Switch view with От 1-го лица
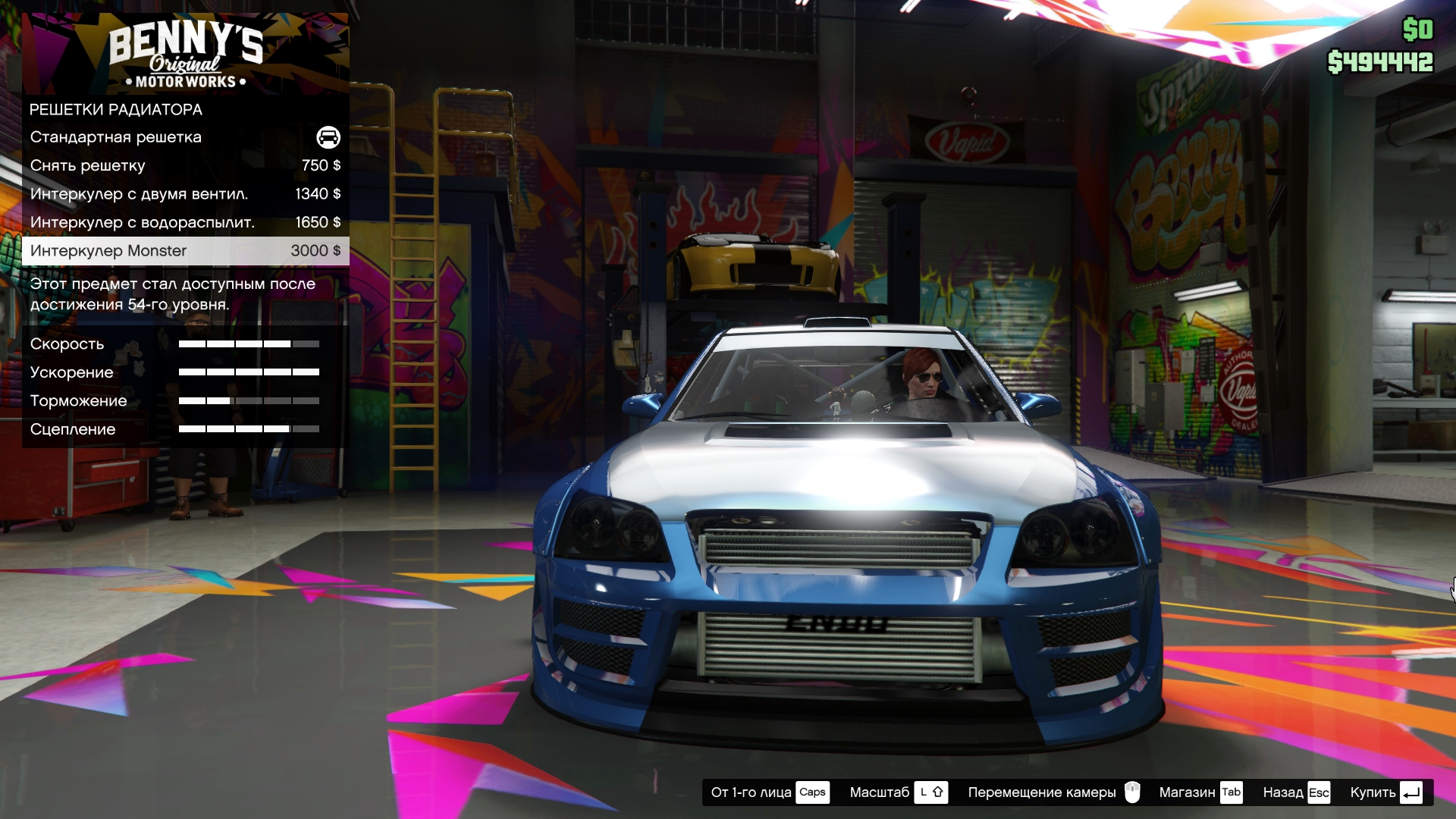 pyautogui.click(x=769, y=792)
